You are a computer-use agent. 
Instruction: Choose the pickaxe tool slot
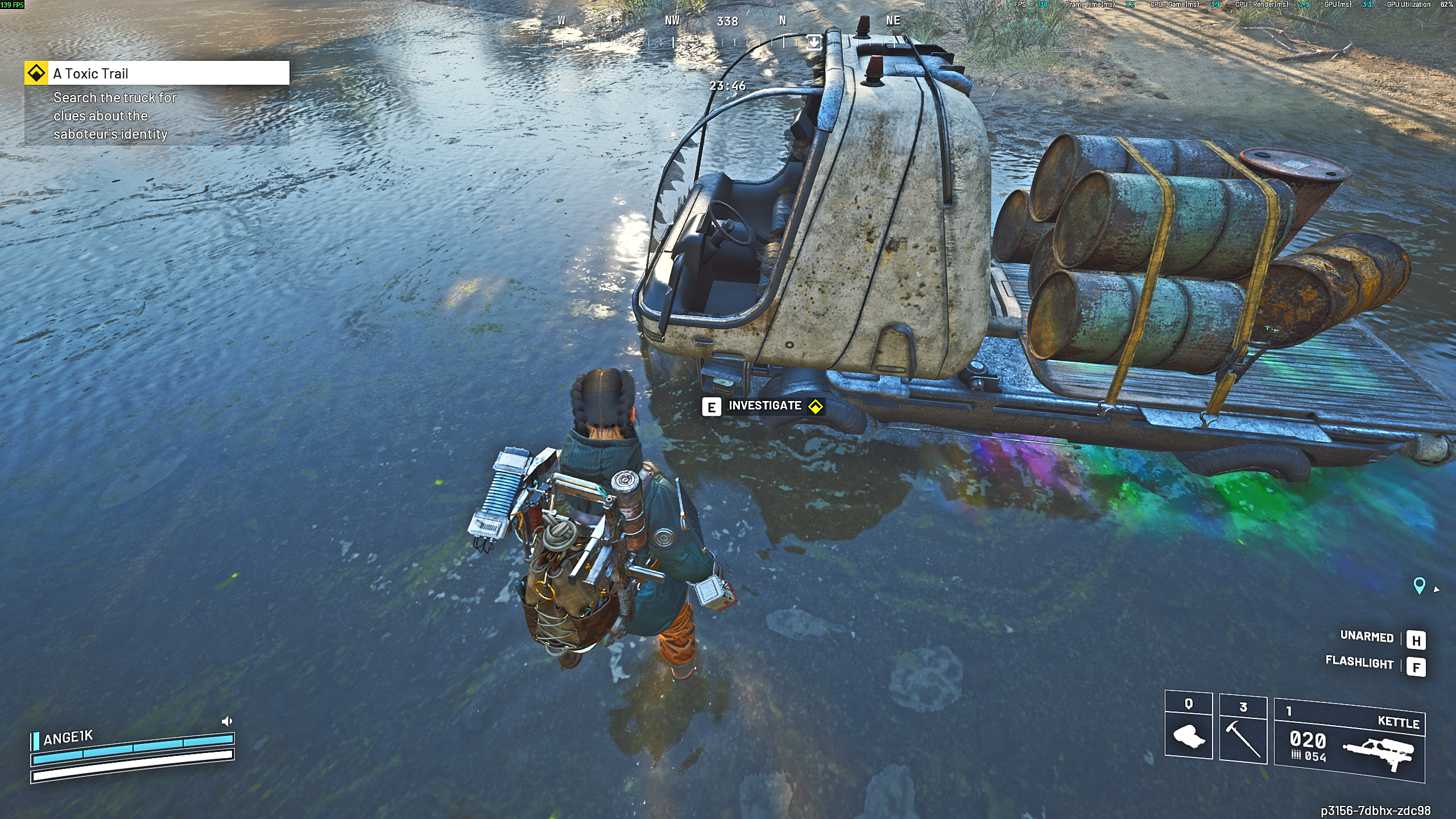click(1243, 730)
